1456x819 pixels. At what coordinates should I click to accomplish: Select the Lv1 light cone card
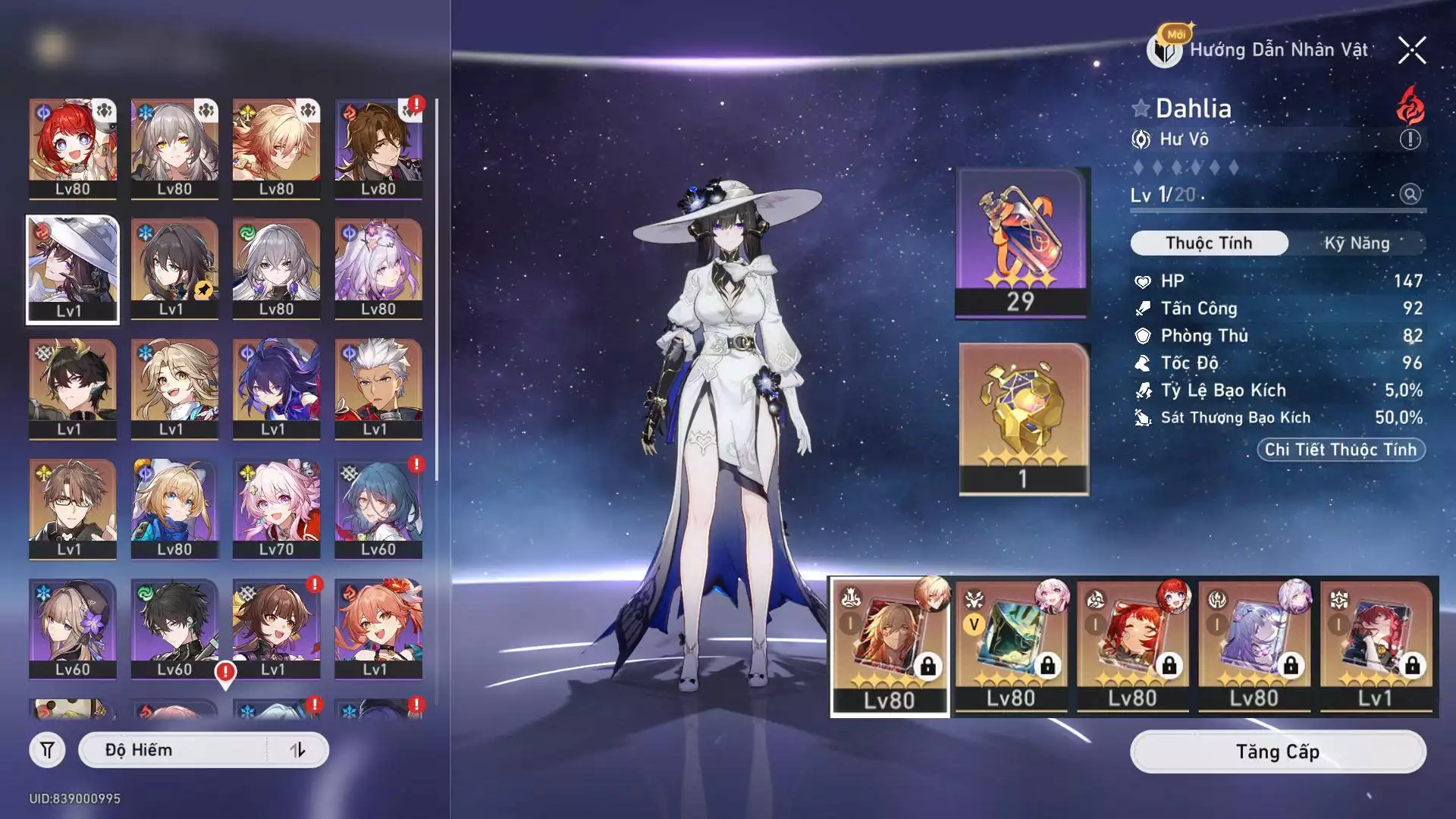[x=1375, y=645]
